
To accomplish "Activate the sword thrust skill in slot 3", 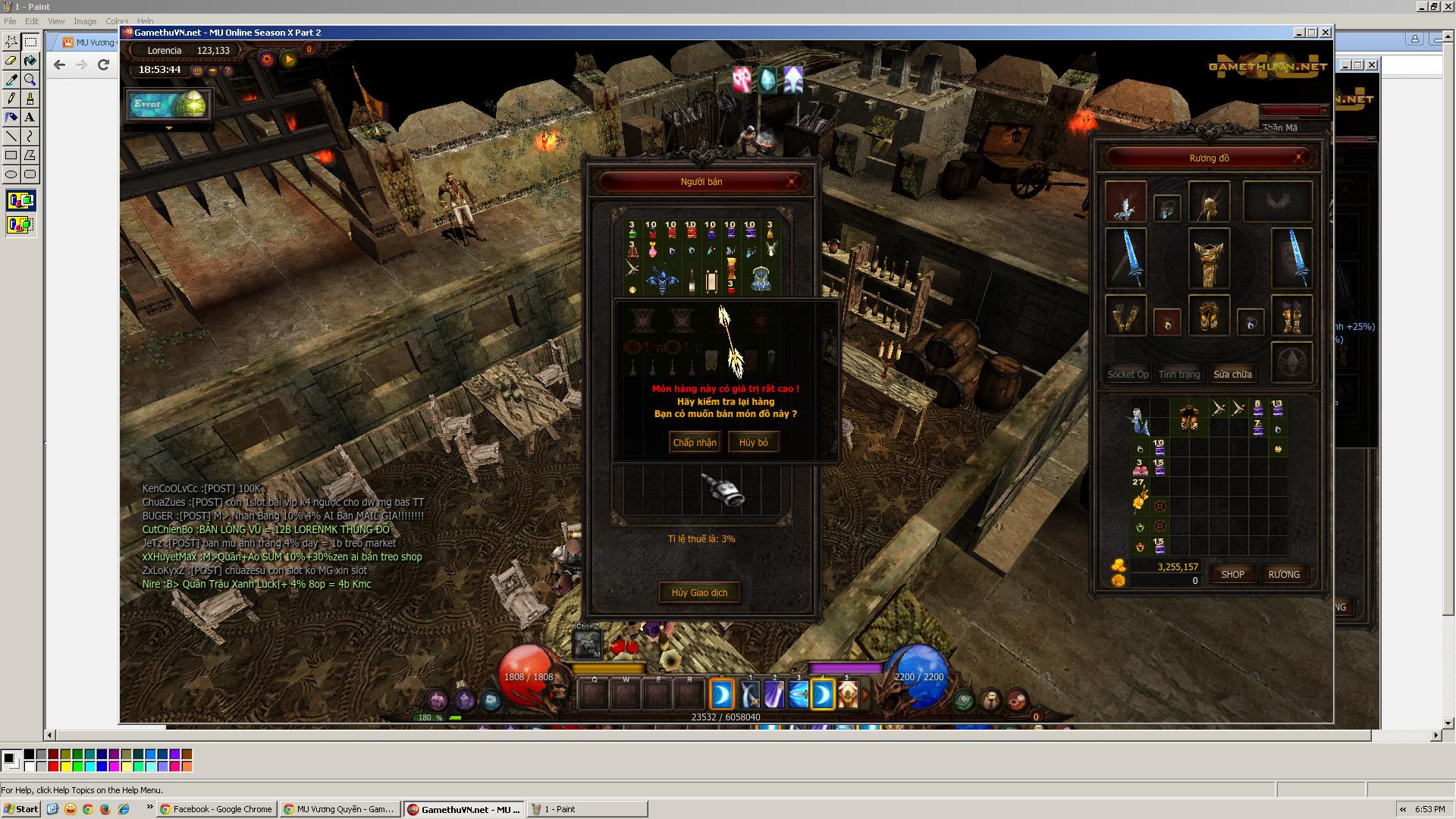I will tap(799, 695).
